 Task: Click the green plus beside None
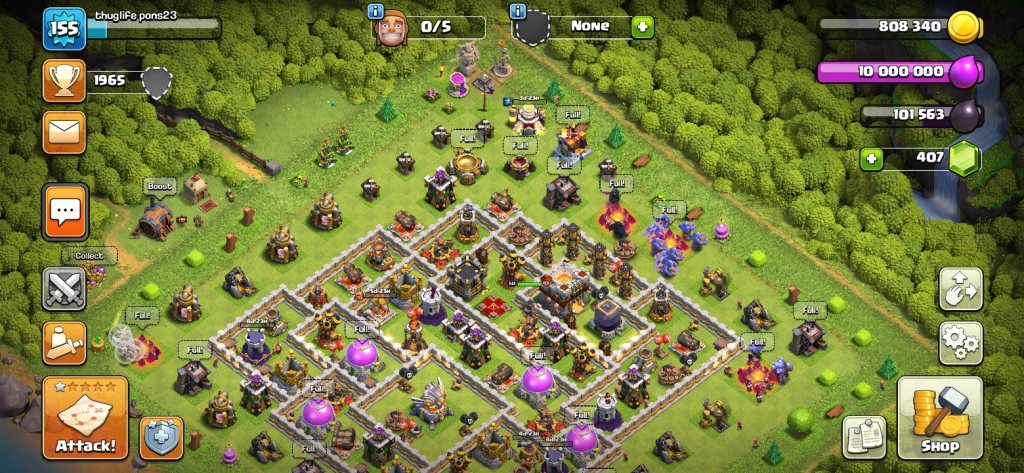point(642,27)
